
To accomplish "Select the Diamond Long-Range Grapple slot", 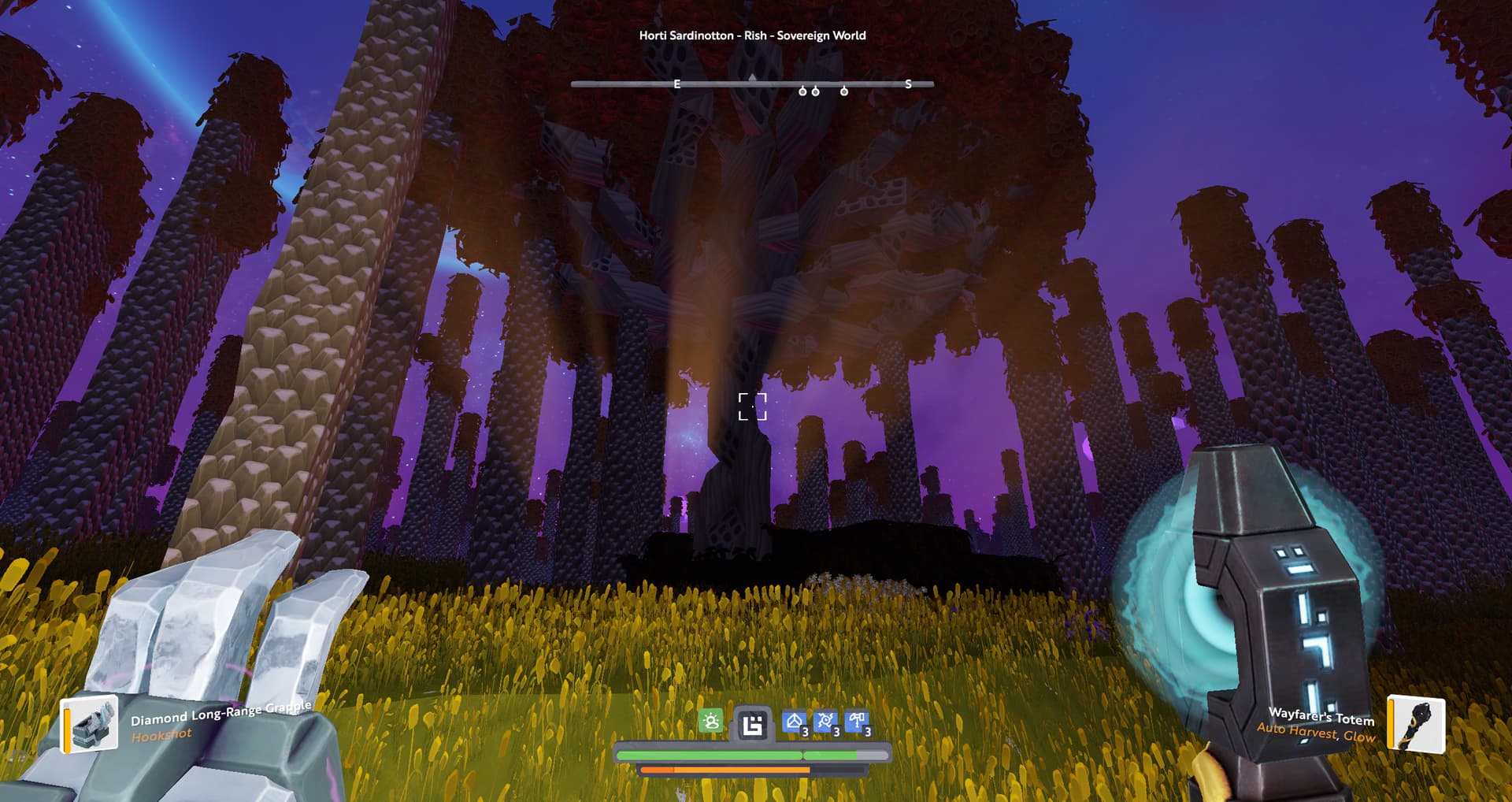I will pos(90,723).
